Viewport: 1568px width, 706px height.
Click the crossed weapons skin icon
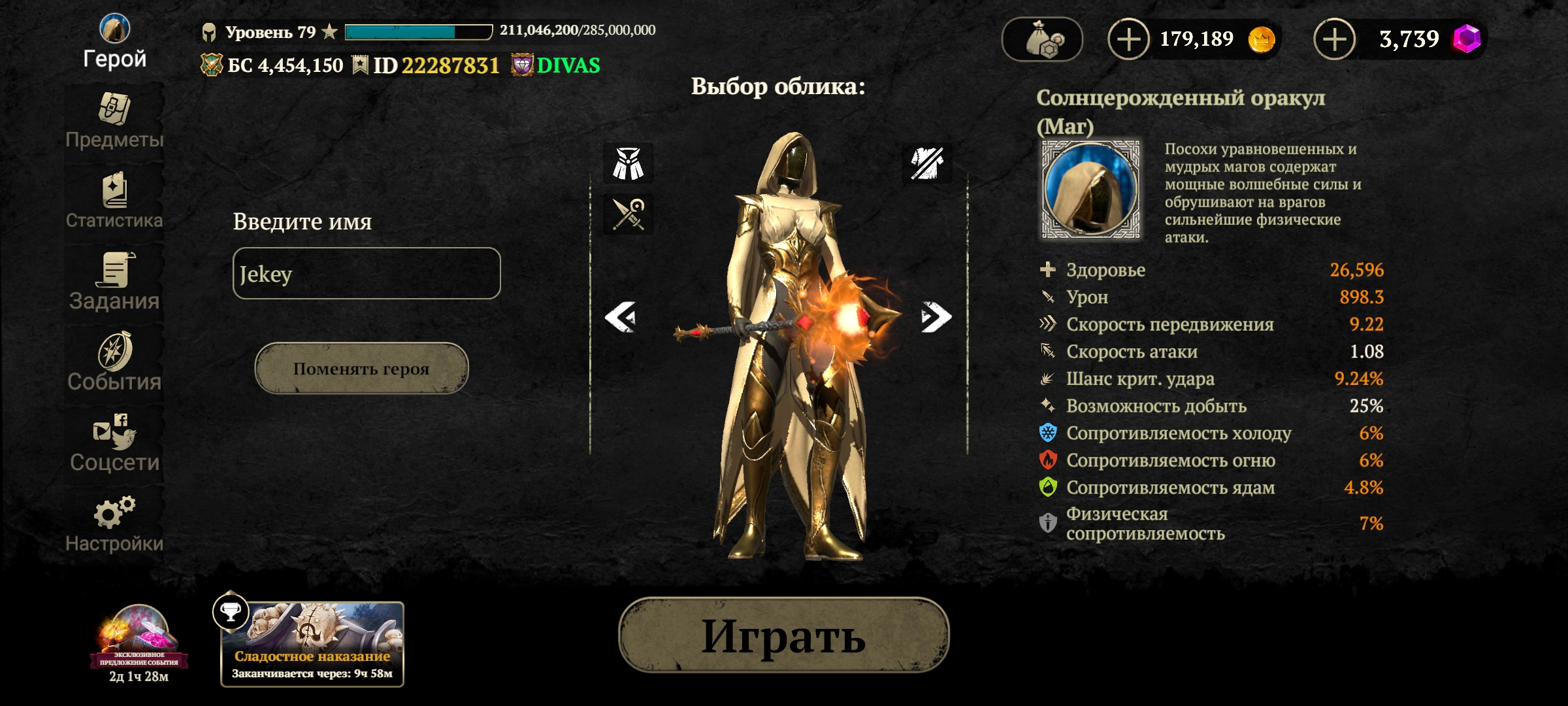628,214
